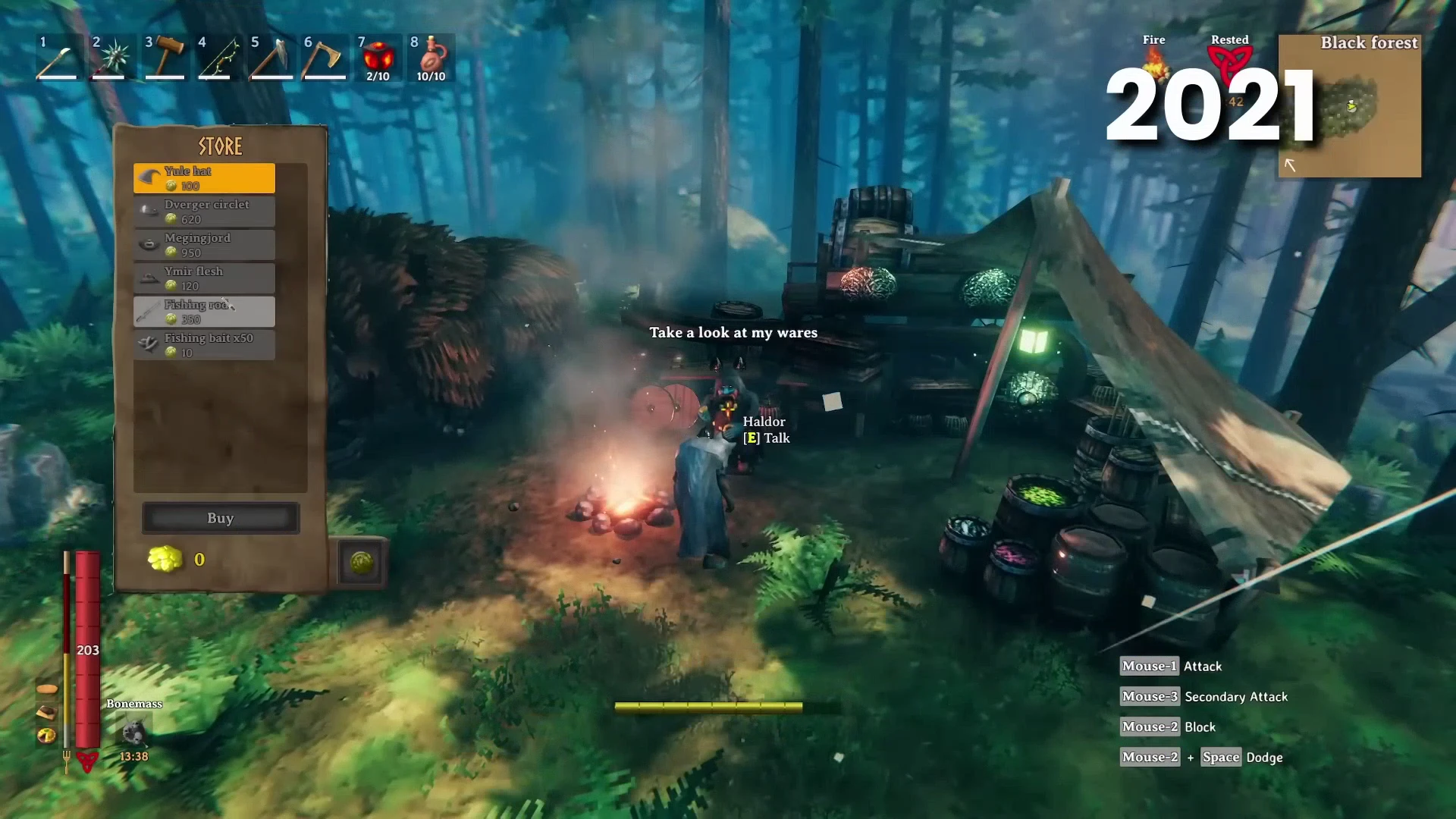Click the Fire status icon
Screen dimensions: 1456x819
point(1153,64)
